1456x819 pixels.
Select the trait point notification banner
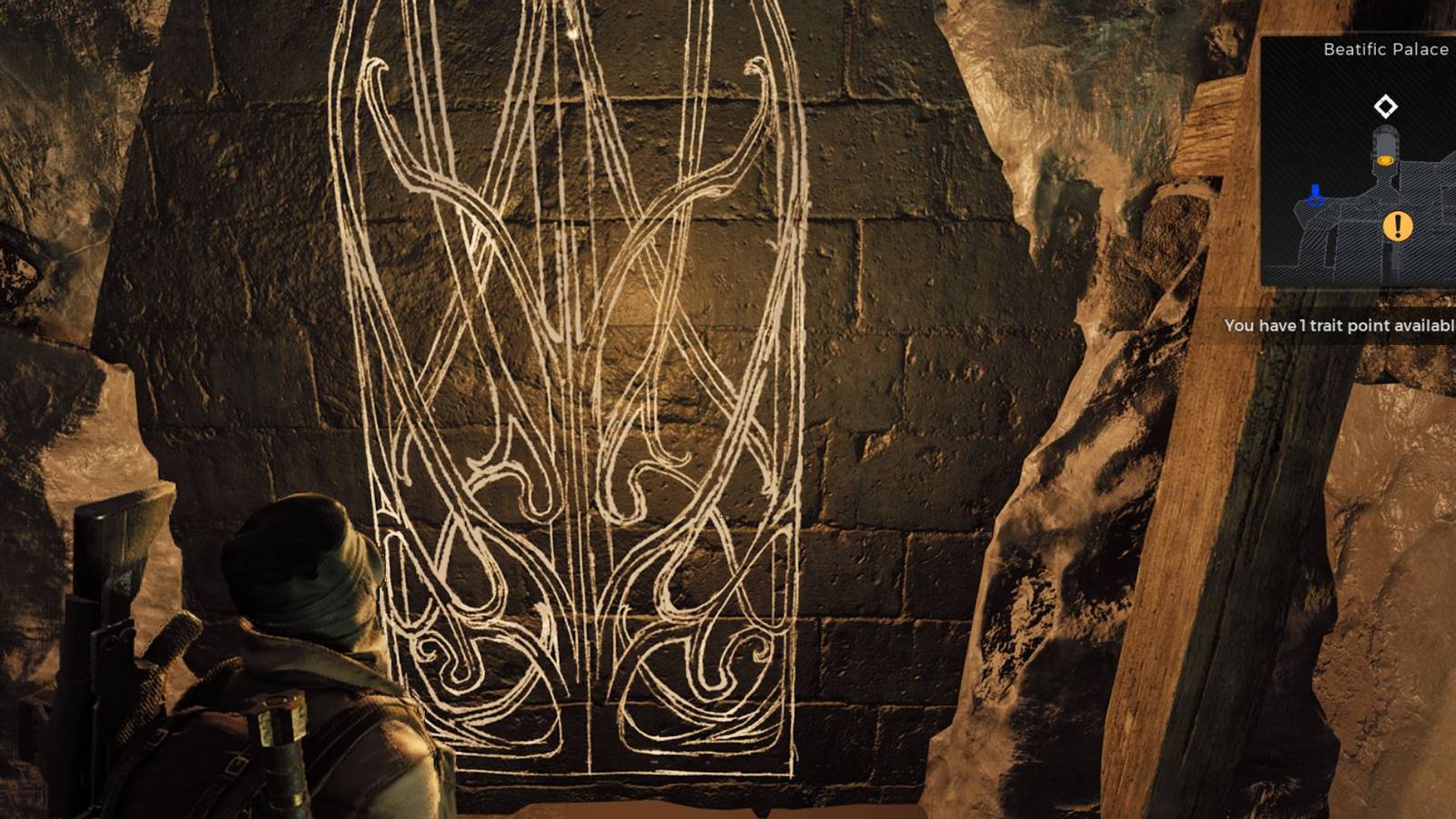tap(1338, 324)
